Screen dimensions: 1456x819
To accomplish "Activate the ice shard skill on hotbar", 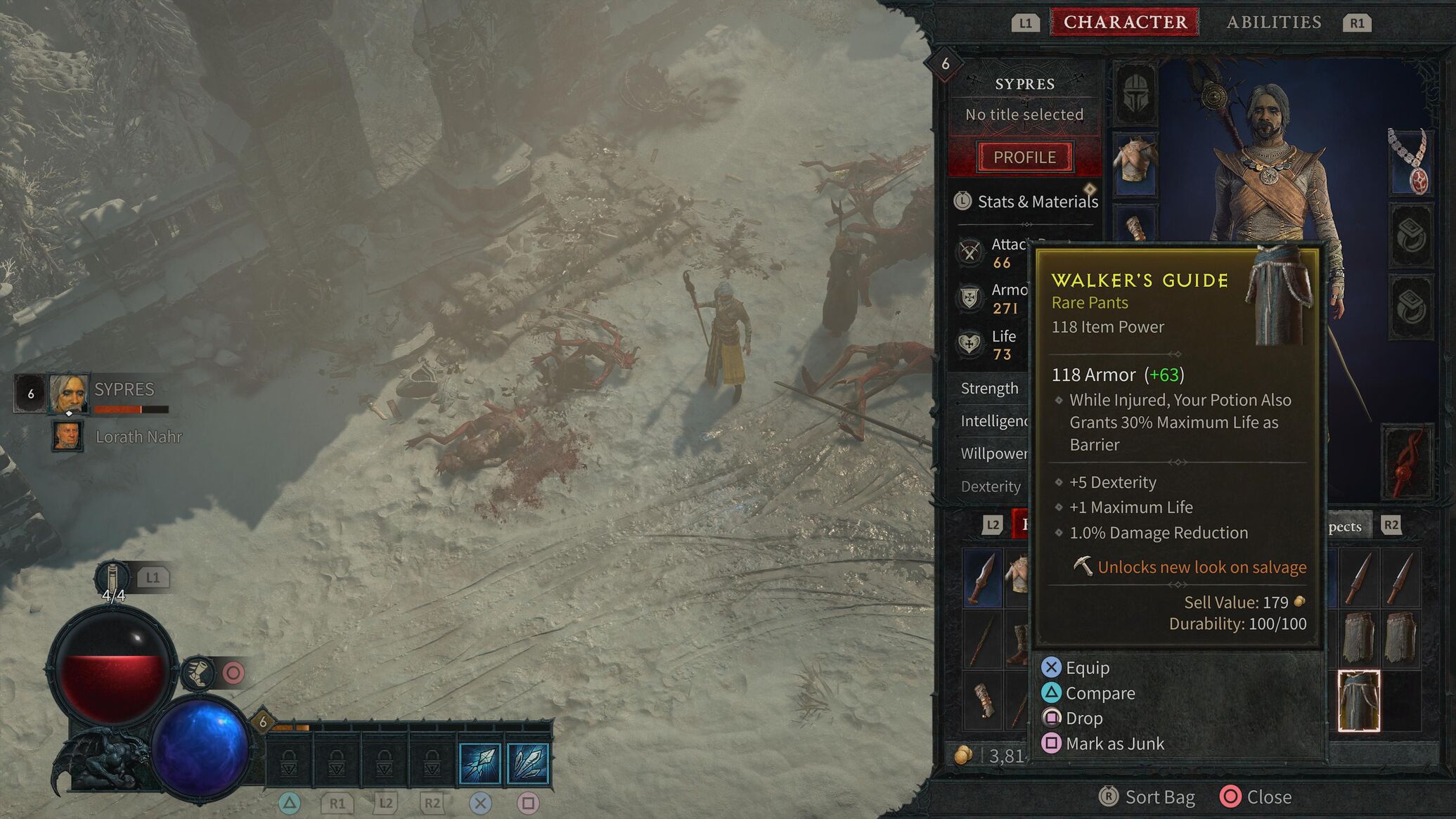I will click(480, 763).
